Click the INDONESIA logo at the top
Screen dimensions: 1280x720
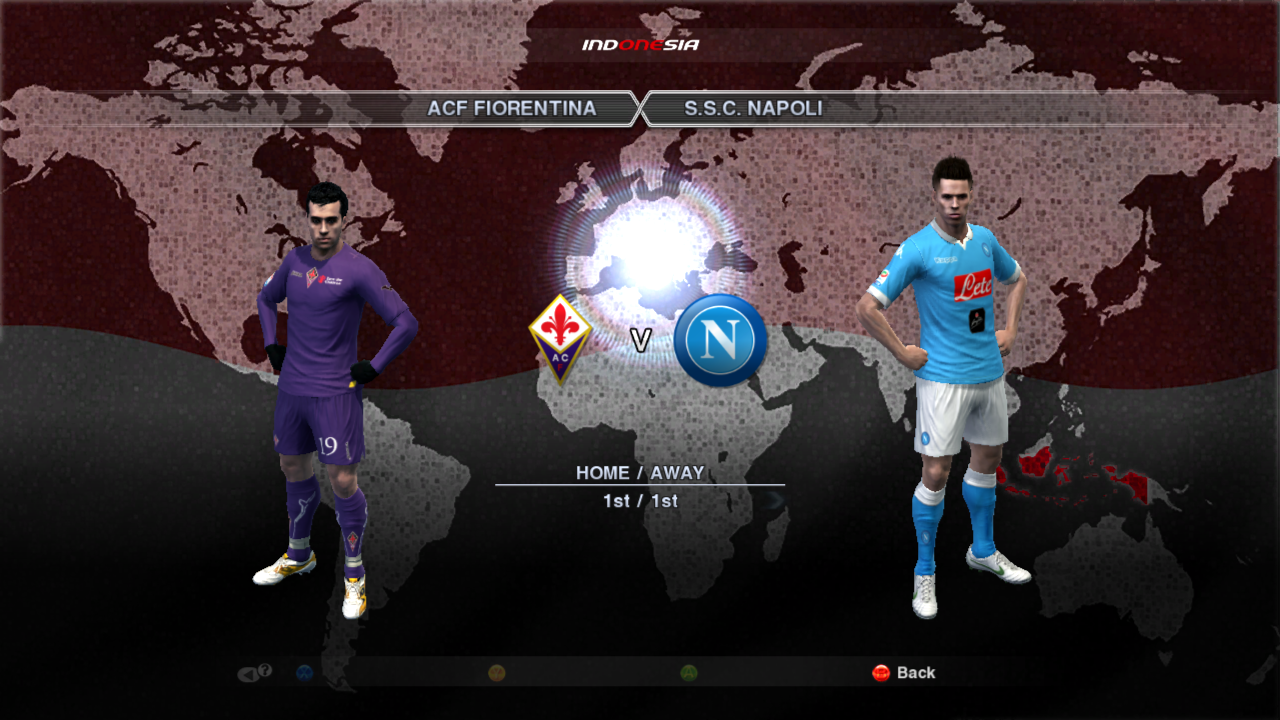pyautogui.click(x=640, y=43)
